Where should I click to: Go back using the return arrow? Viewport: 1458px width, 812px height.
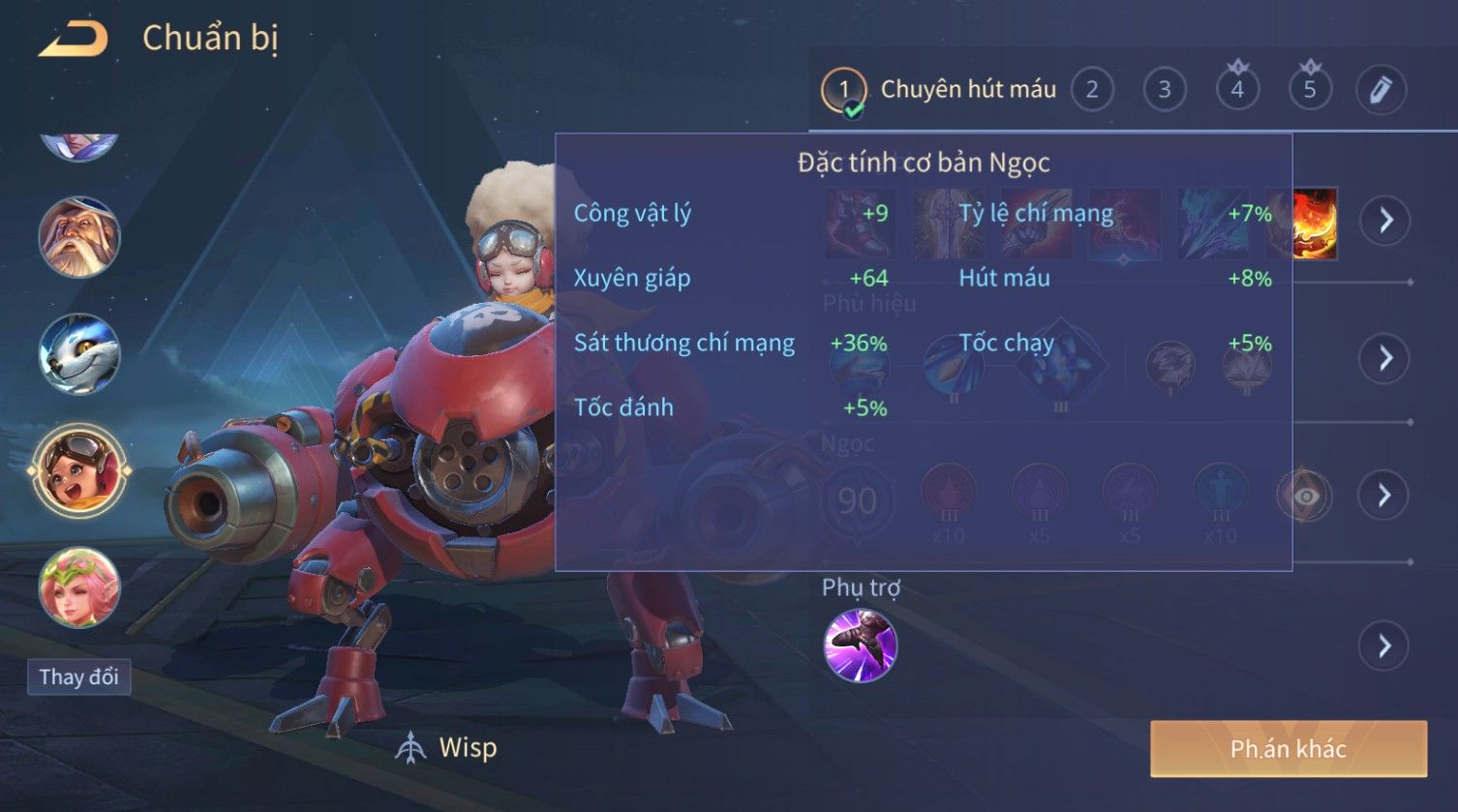click(73, 40)
